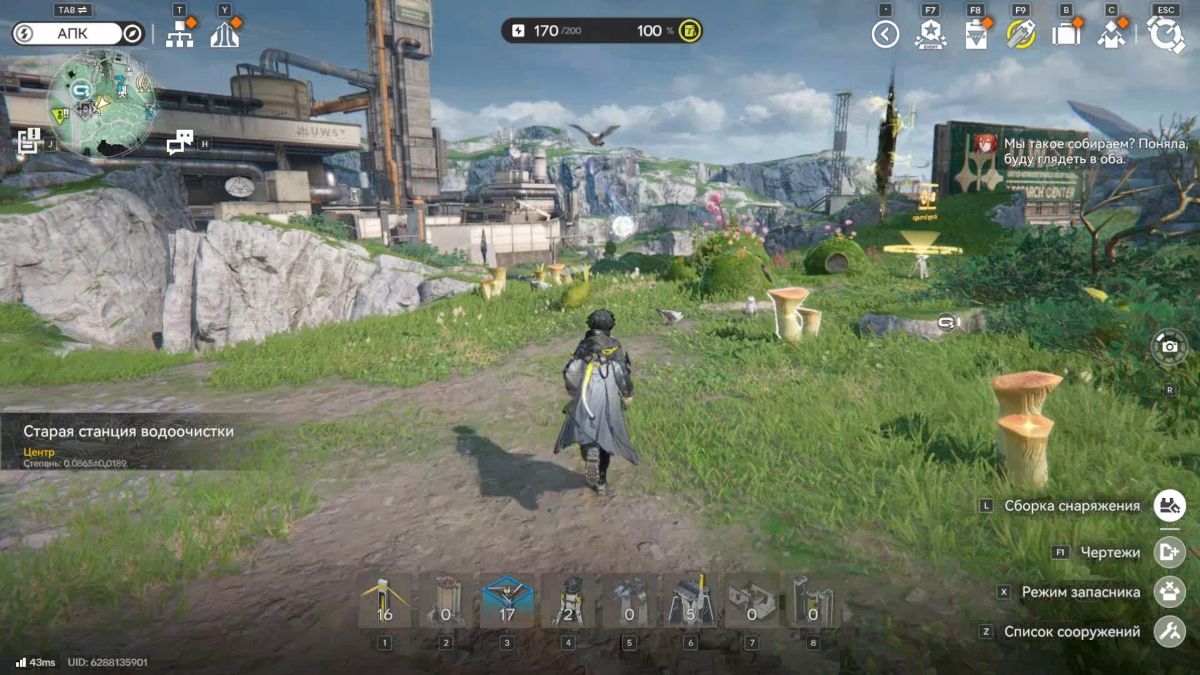This screenshot has width=1200, height=675.
Task: Open the yellow-ringed tool icon
Action: click(x=1021, y=34)
